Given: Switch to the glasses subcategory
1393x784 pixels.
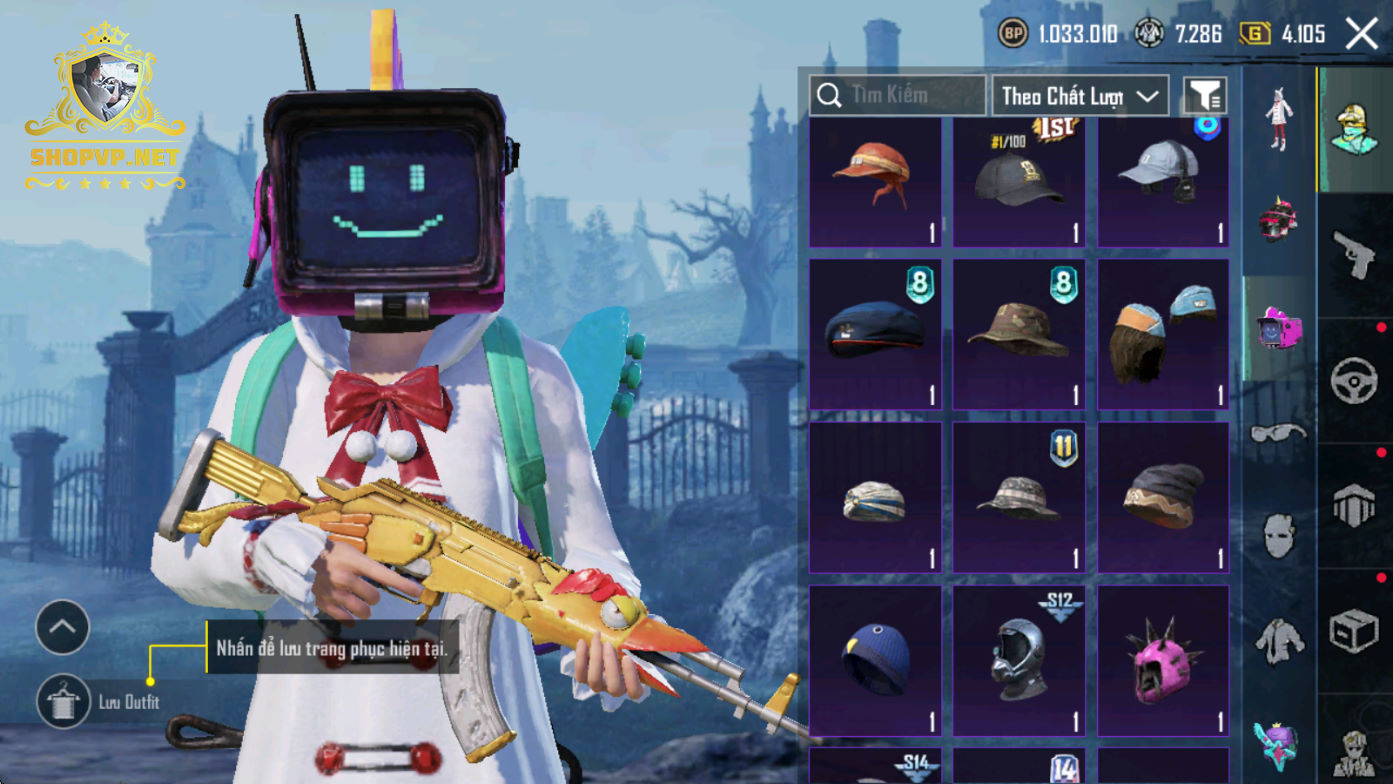Looking at the screenshot, I should (1279, 434).
